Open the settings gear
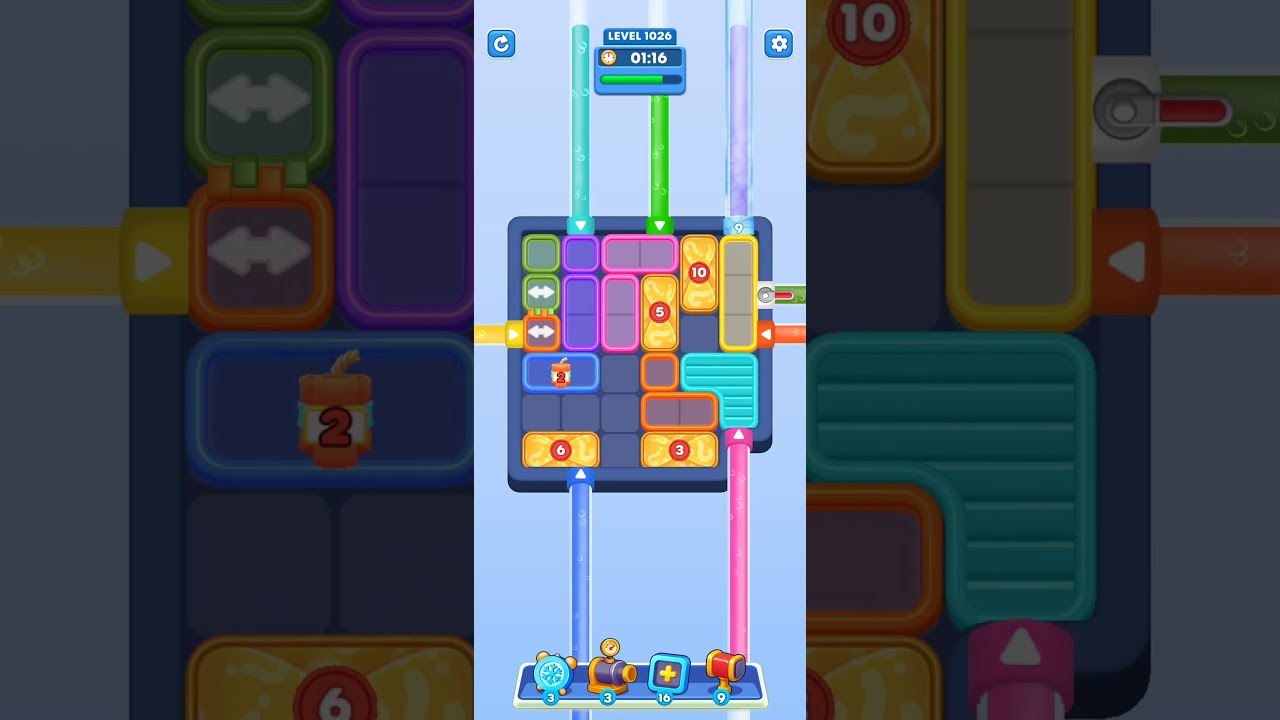This screenshot has width=1280, height=720. (x=779, y=44)
